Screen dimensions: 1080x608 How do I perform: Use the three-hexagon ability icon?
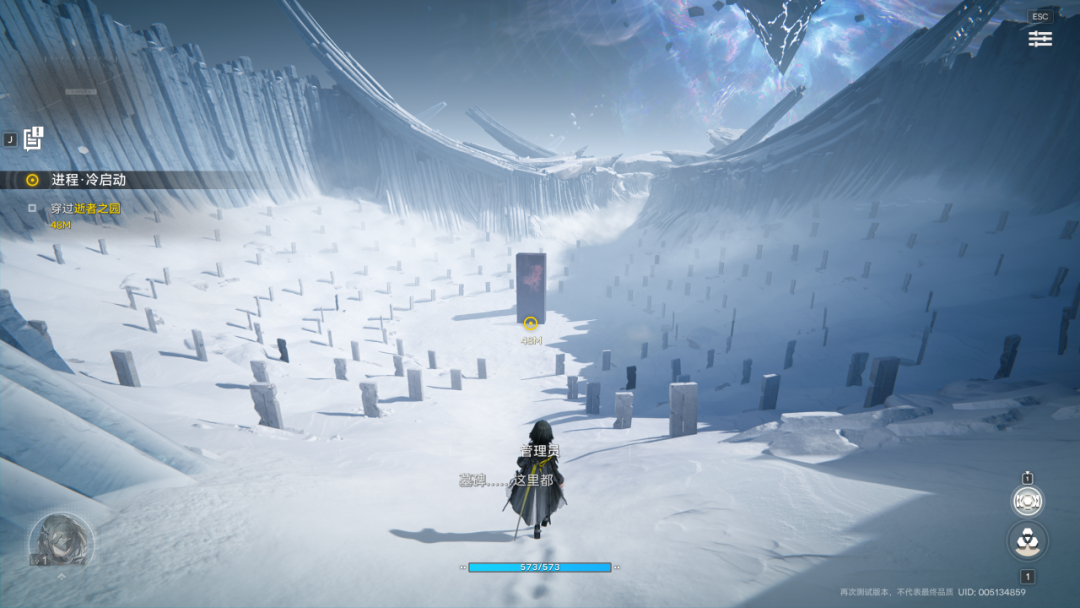1027,540
